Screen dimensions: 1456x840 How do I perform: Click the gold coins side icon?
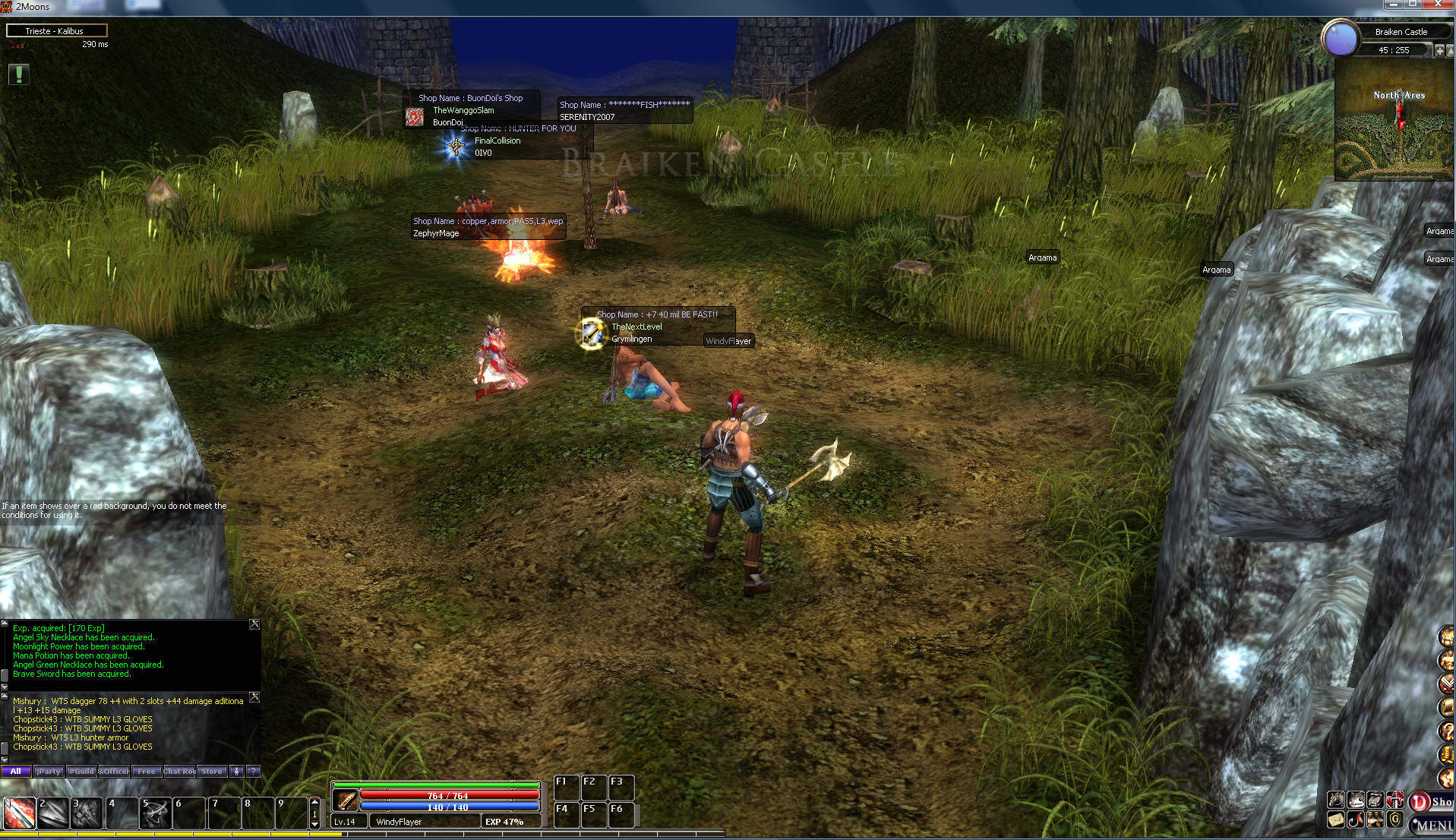(1446, 753)
